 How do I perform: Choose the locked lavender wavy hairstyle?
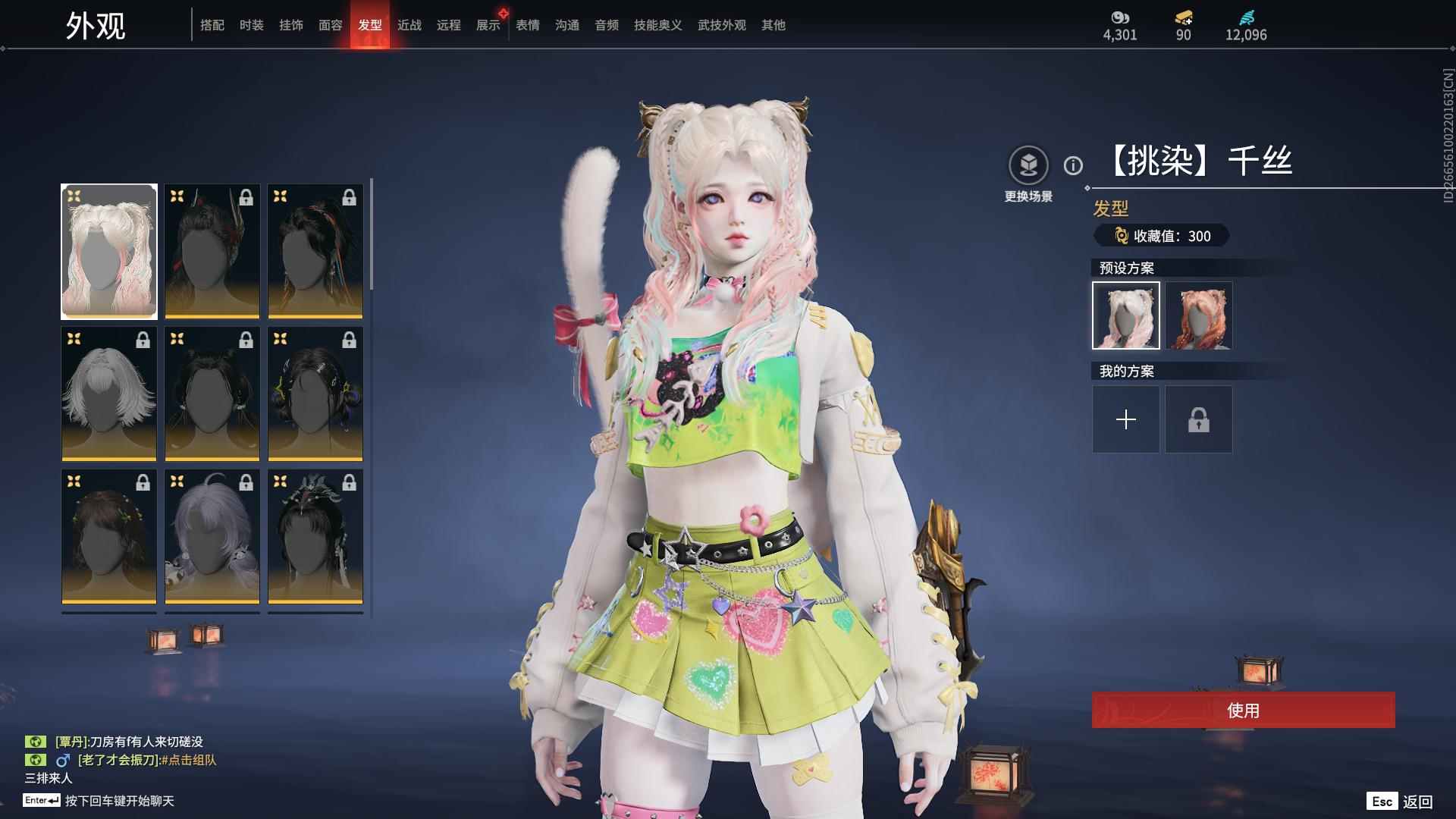point(212,536)
